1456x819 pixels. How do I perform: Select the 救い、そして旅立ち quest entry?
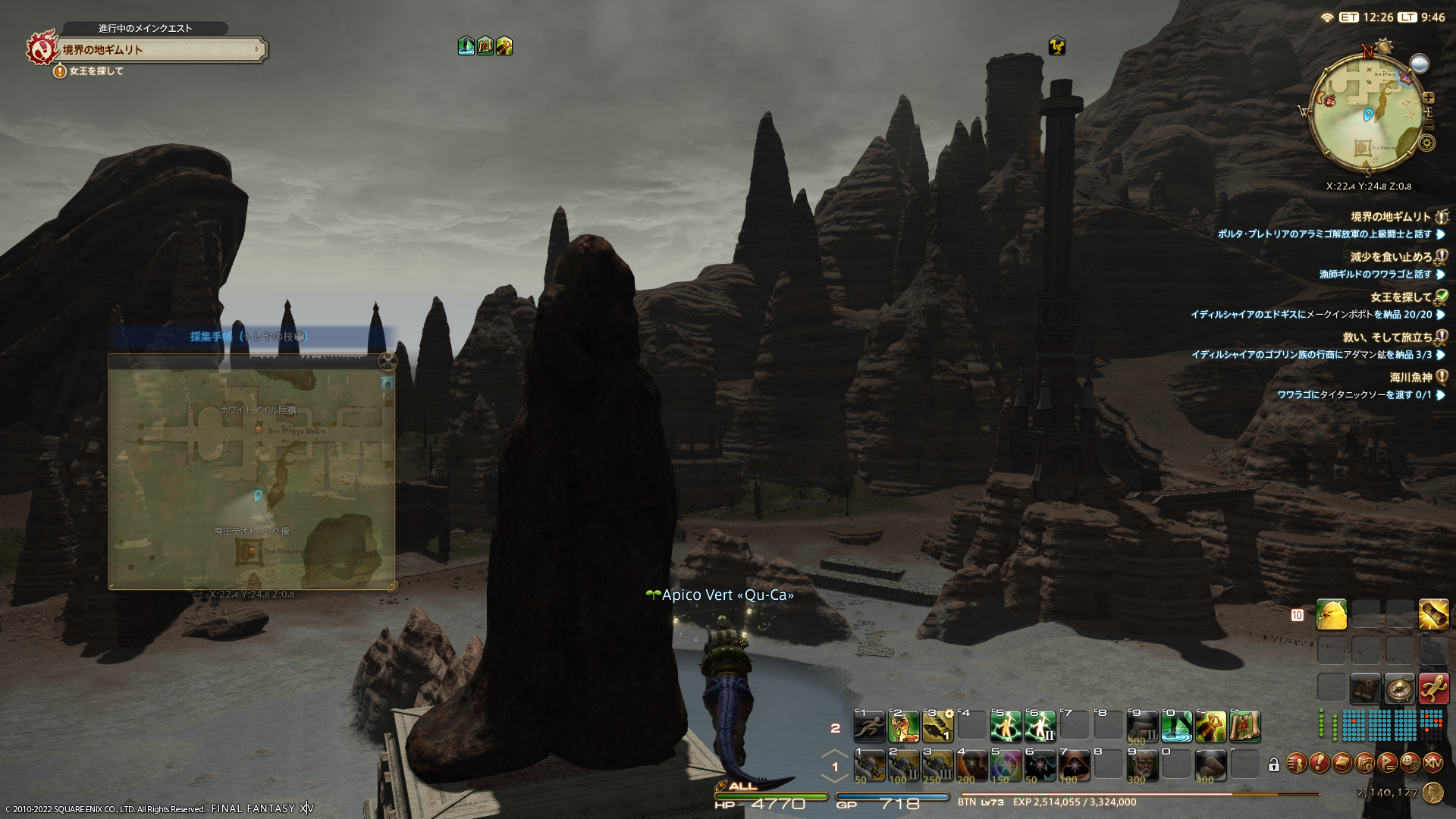(x=1387, y=337)
